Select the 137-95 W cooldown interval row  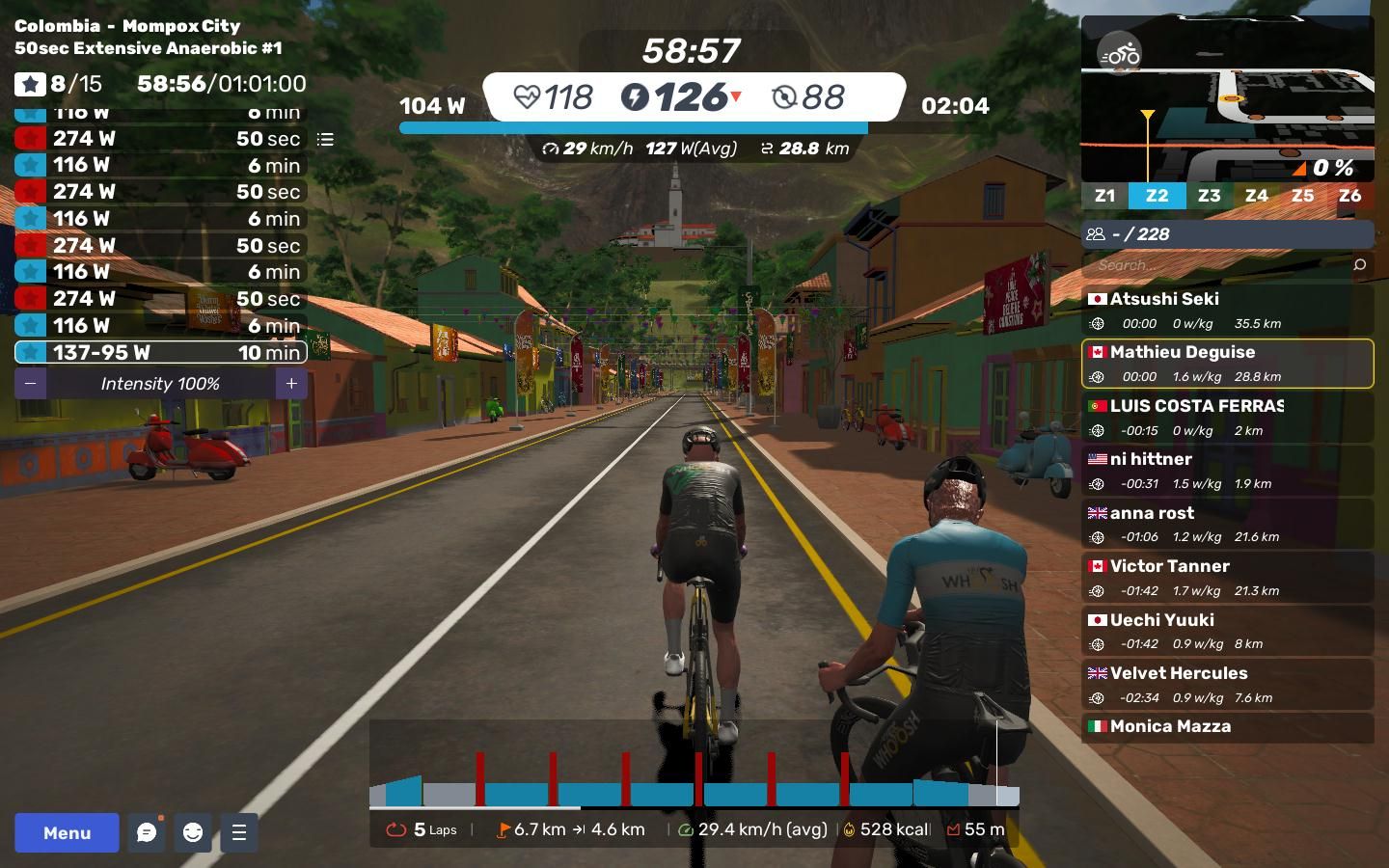(x=161, y=353)
